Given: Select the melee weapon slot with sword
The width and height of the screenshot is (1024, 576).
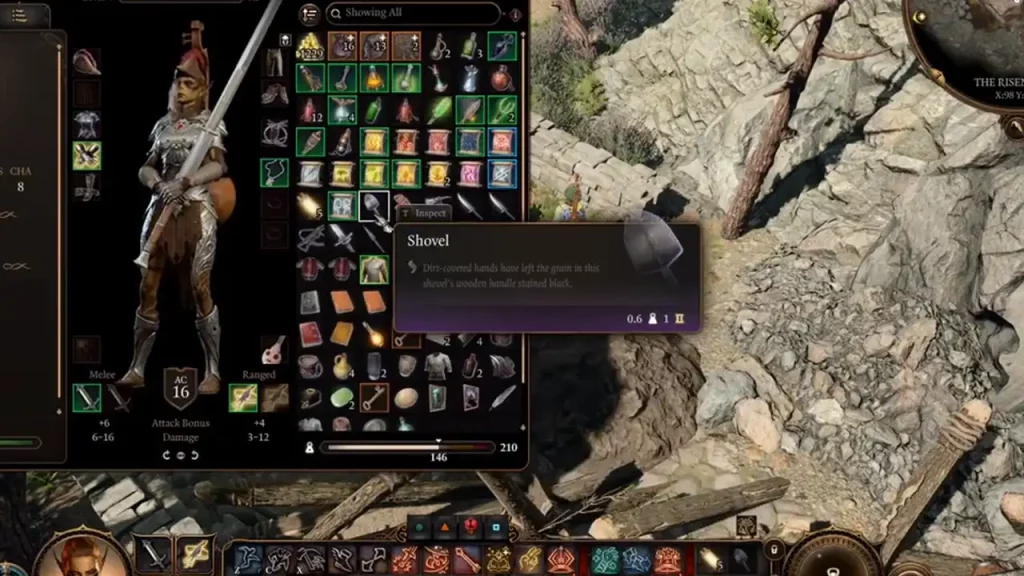Looking at the screenshot, I should tap(86, 398).
